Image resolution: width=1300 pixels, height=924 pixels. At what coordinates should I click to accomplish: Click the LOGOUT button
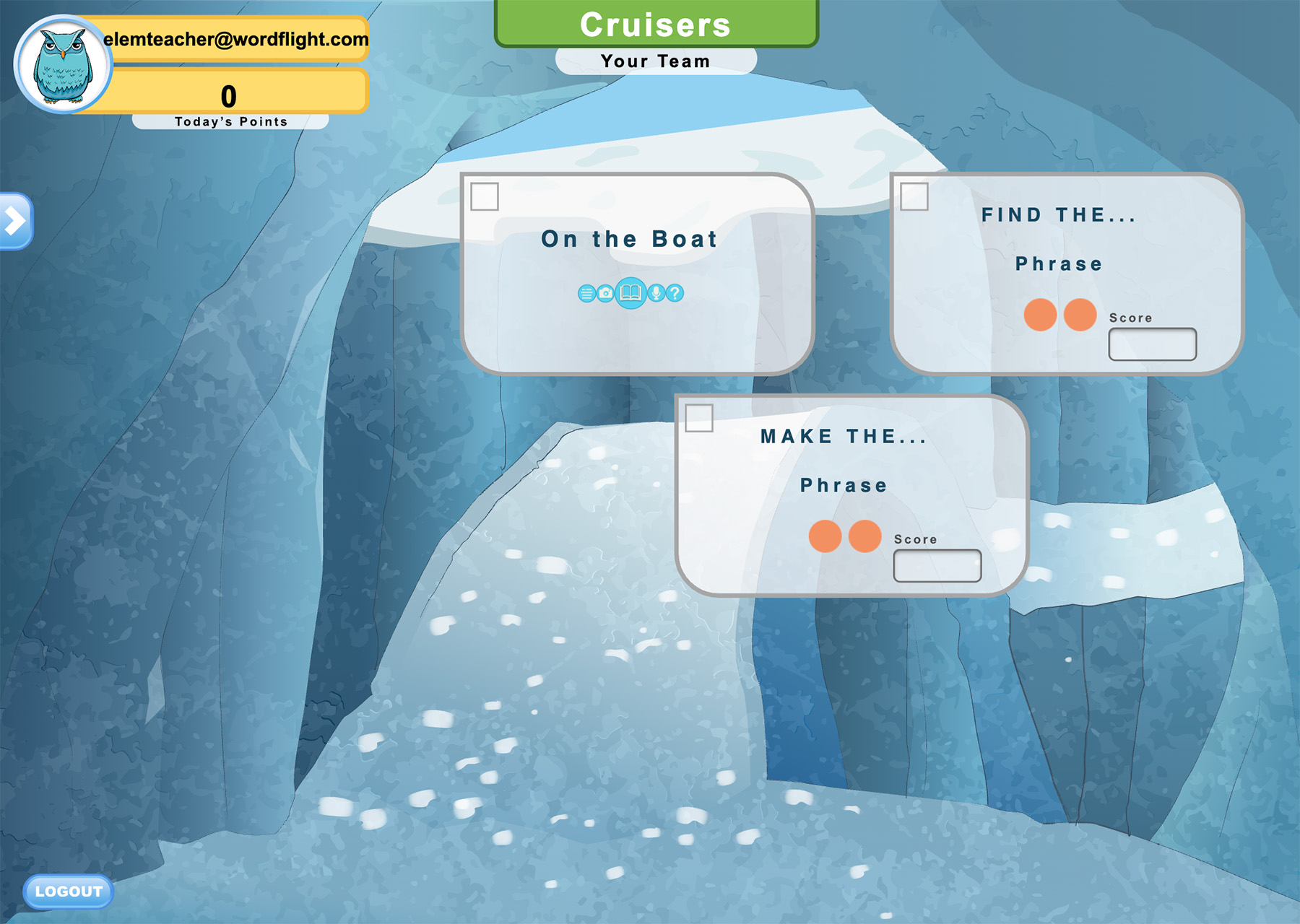coord(69,892)
